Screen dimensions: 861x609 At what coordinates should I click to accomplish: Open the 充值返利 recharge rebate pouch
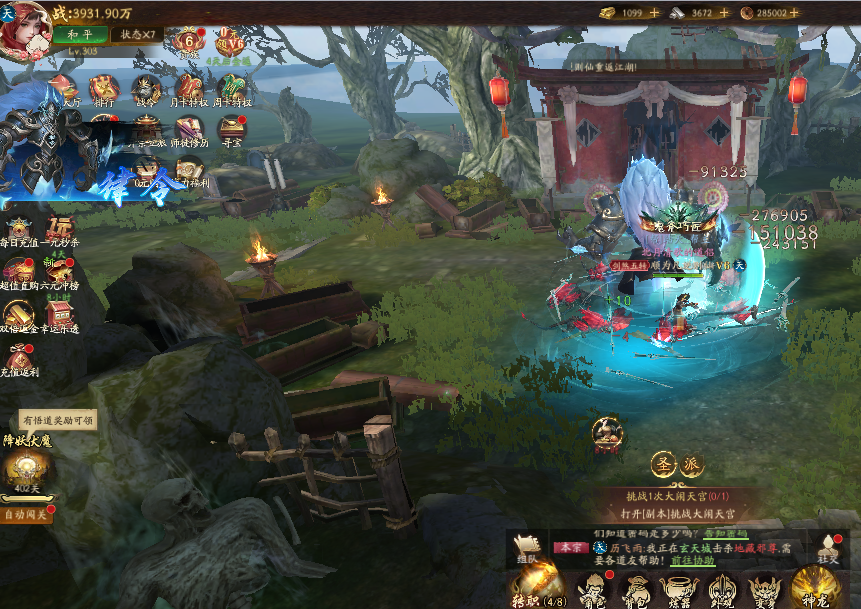tap(19, 359)
